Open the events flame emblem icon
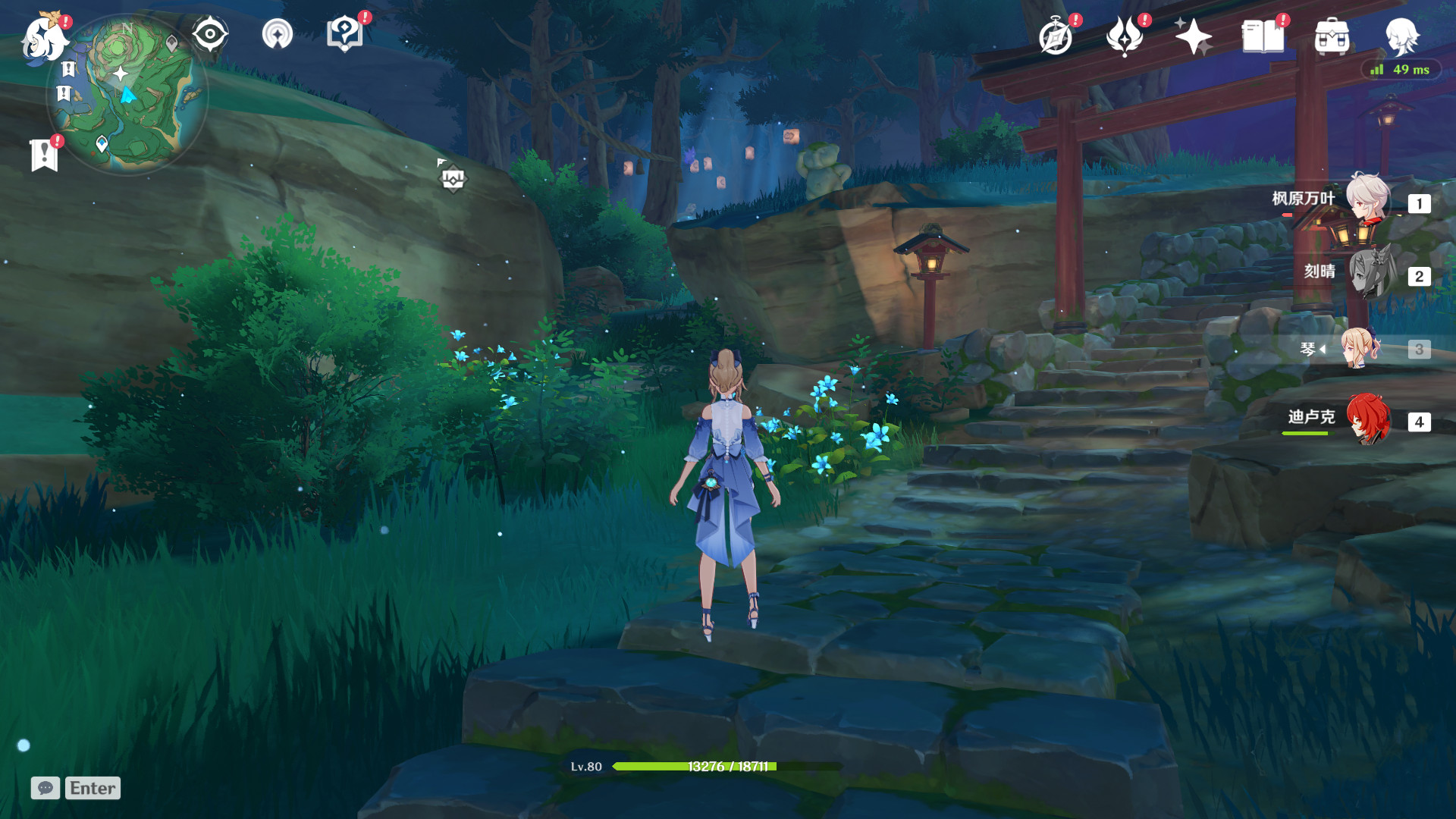Viewport: 1456px width, 819px height. point(1125,36)
